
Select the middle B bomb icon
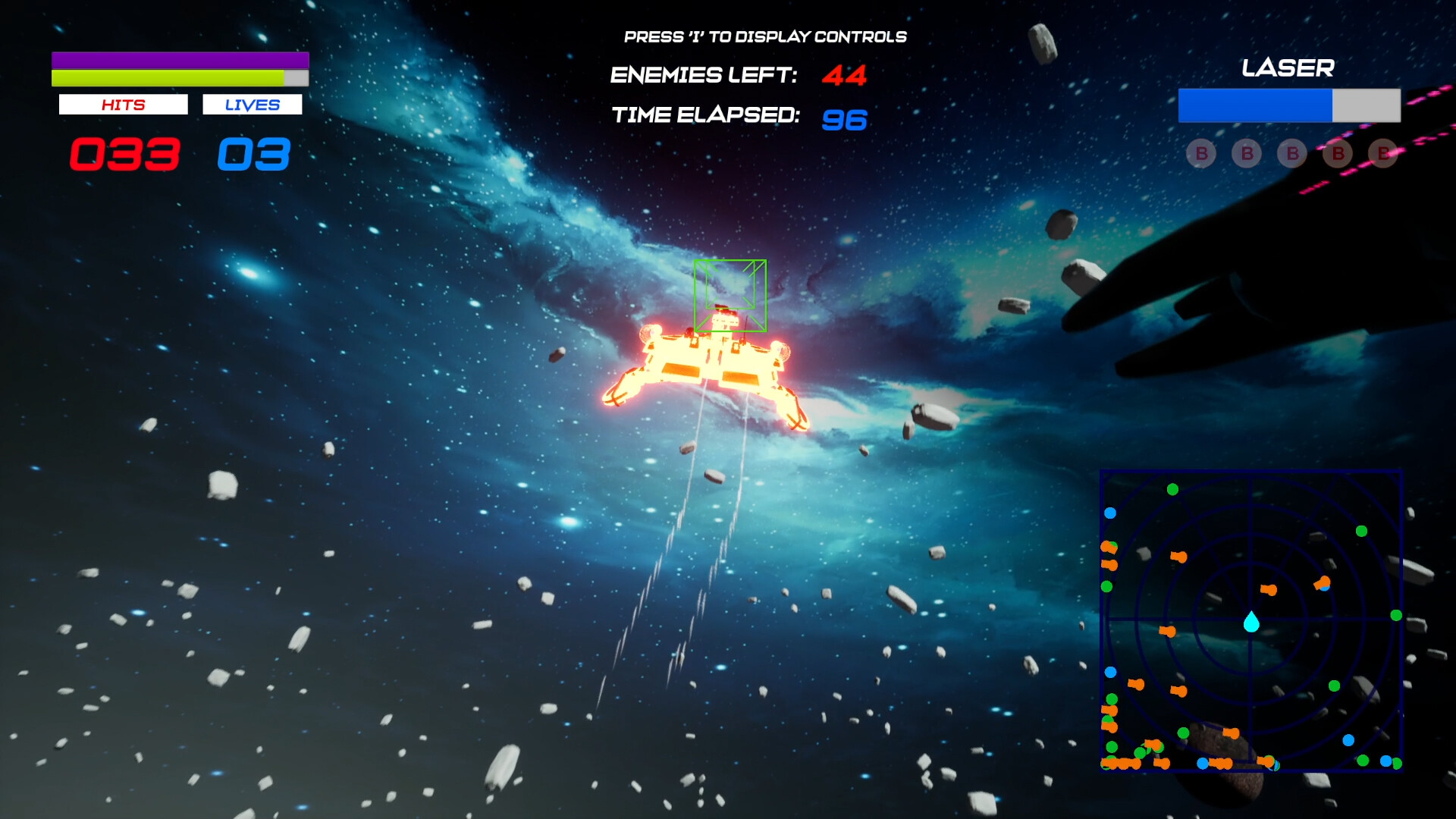tap(1291, 154)
